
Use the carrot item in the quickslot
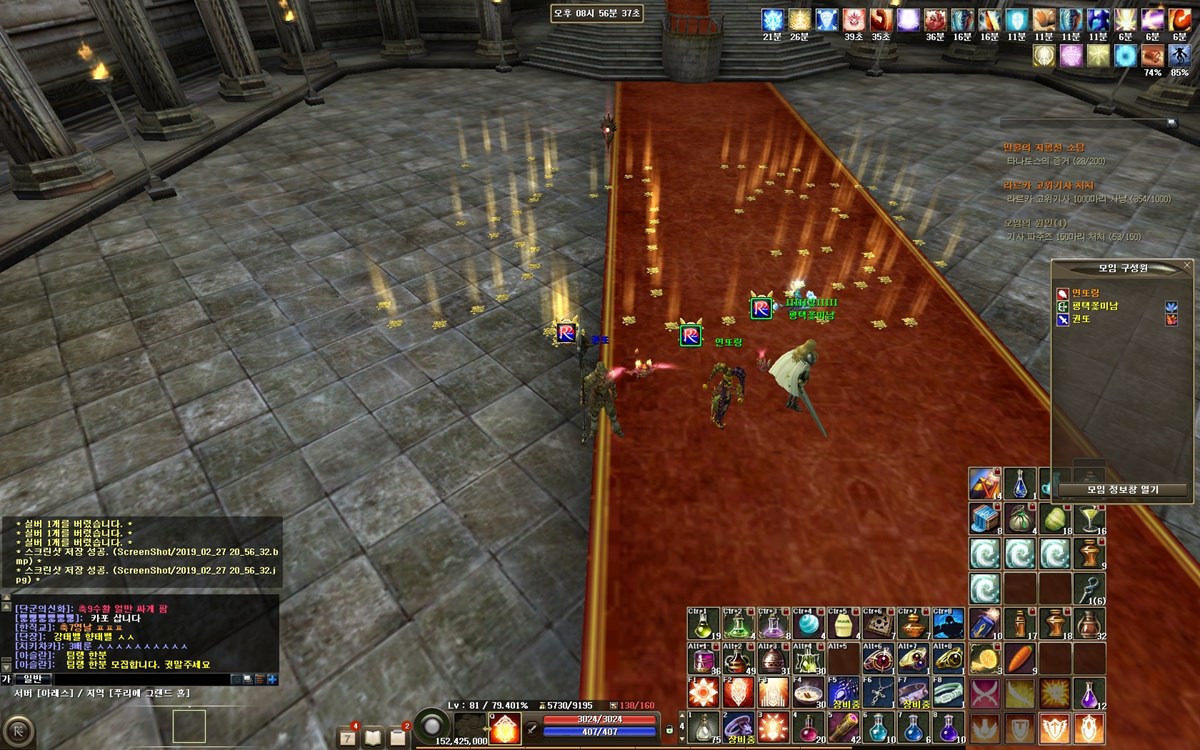click(1021, 658)
